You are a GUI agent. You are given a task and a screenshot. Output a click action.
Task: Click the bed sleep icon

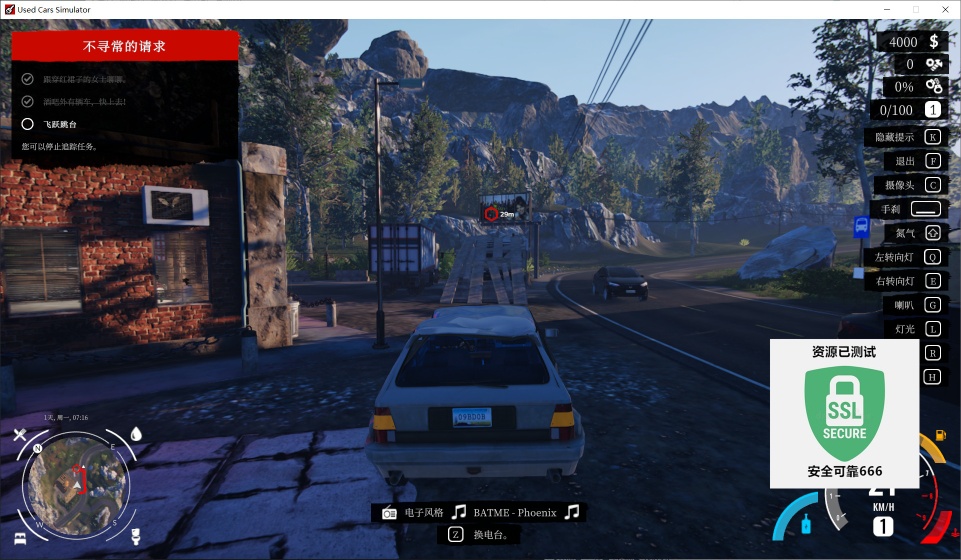(18, 538)
